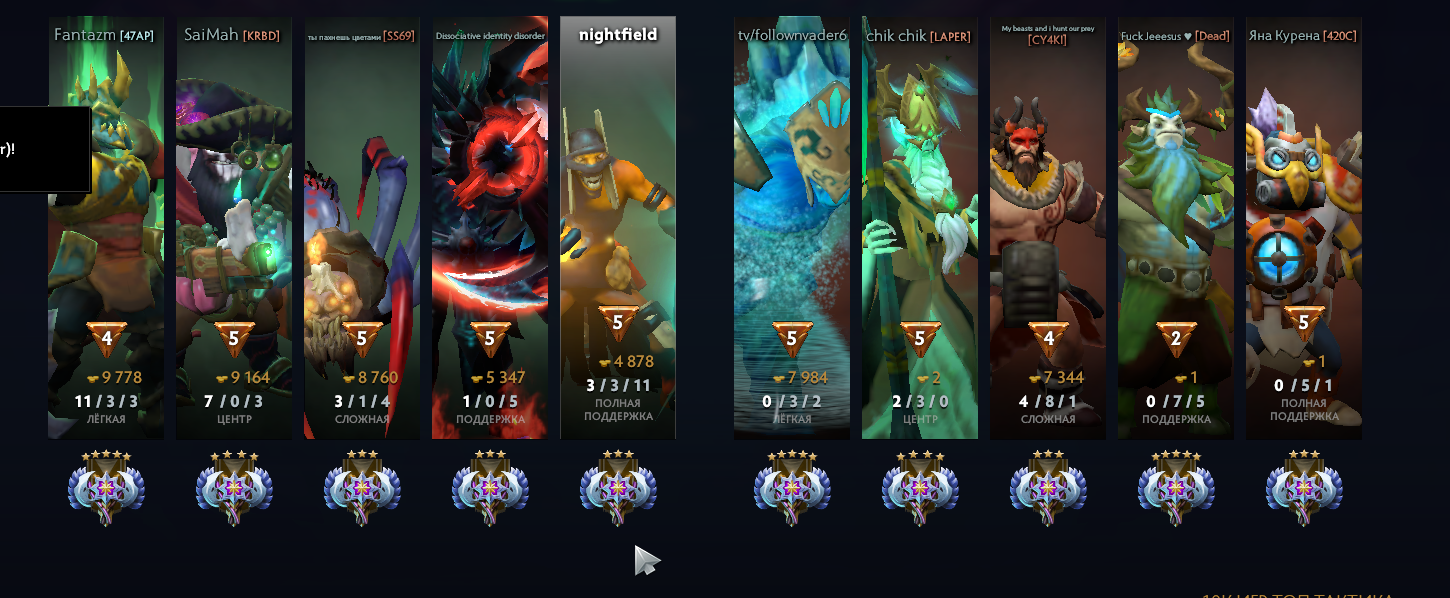Open Яна Курена's player card
Viewport: 1450px width, 598px height.
pyautogui.click(x=1304, y=230)
